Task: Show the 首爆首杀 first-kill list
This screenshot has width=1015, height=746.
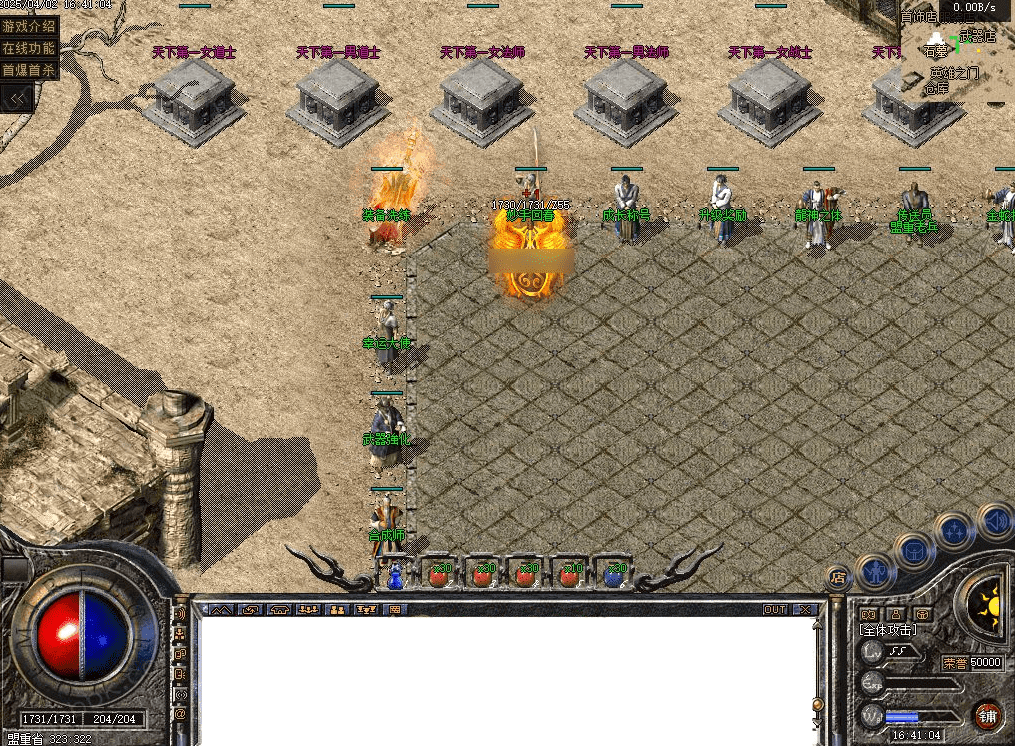Action: coord(29,70)
